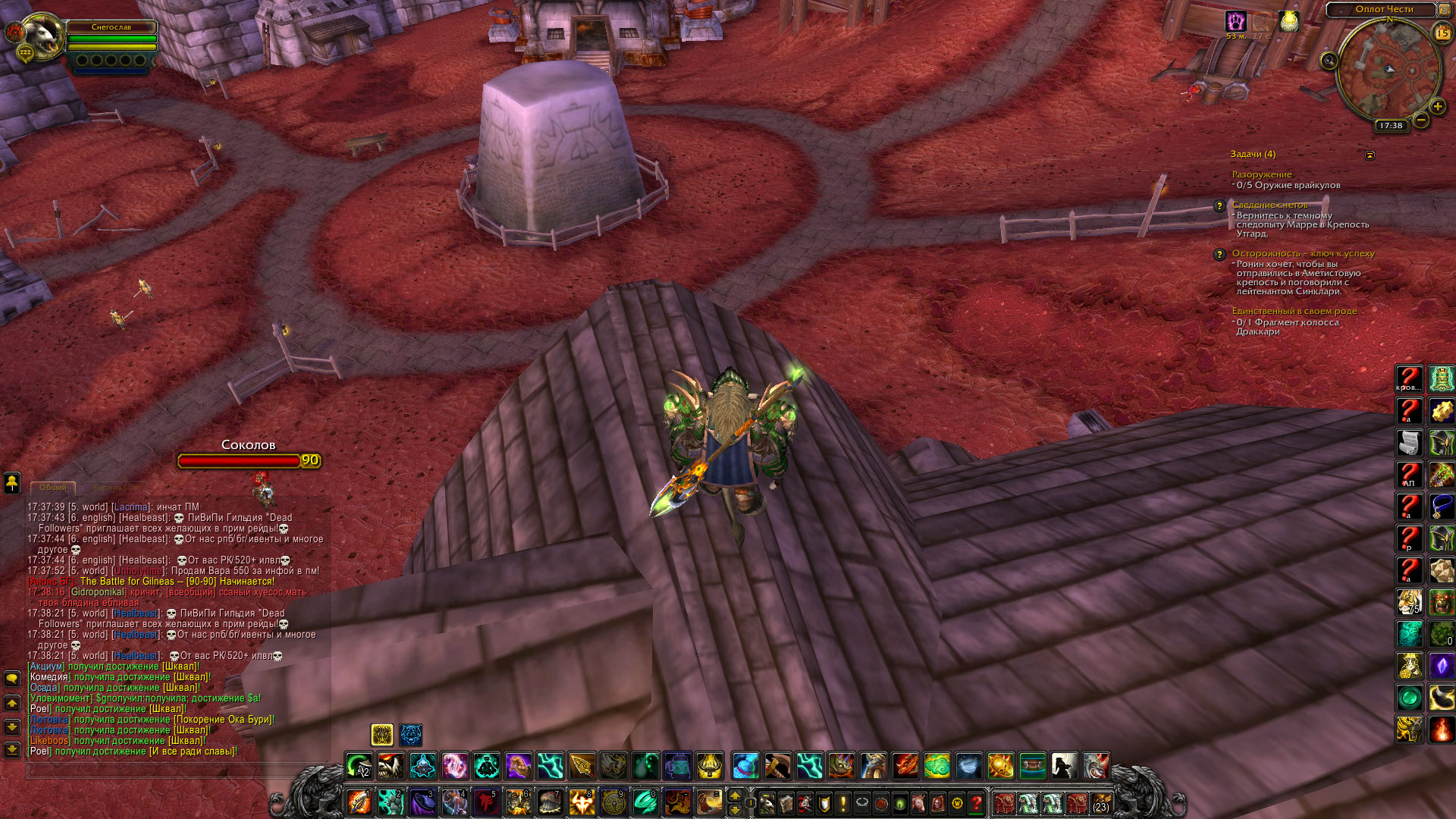Open the red question mark help button

click(x=977, y=802)
